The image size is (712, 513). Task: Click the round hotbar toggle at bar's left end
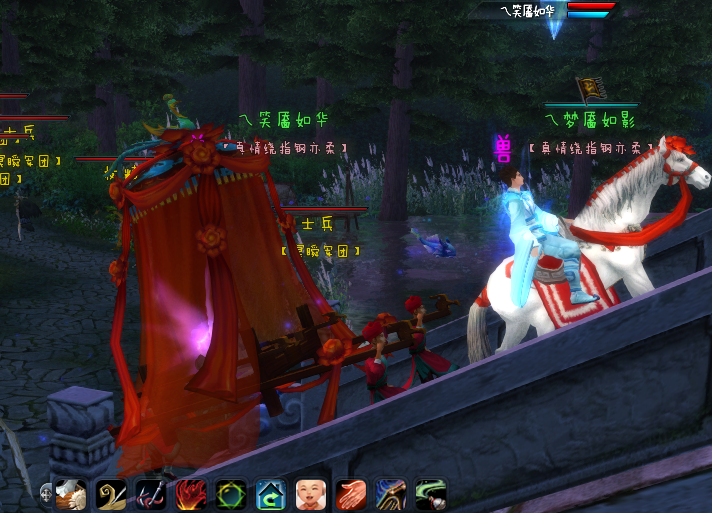coord(47,493)
